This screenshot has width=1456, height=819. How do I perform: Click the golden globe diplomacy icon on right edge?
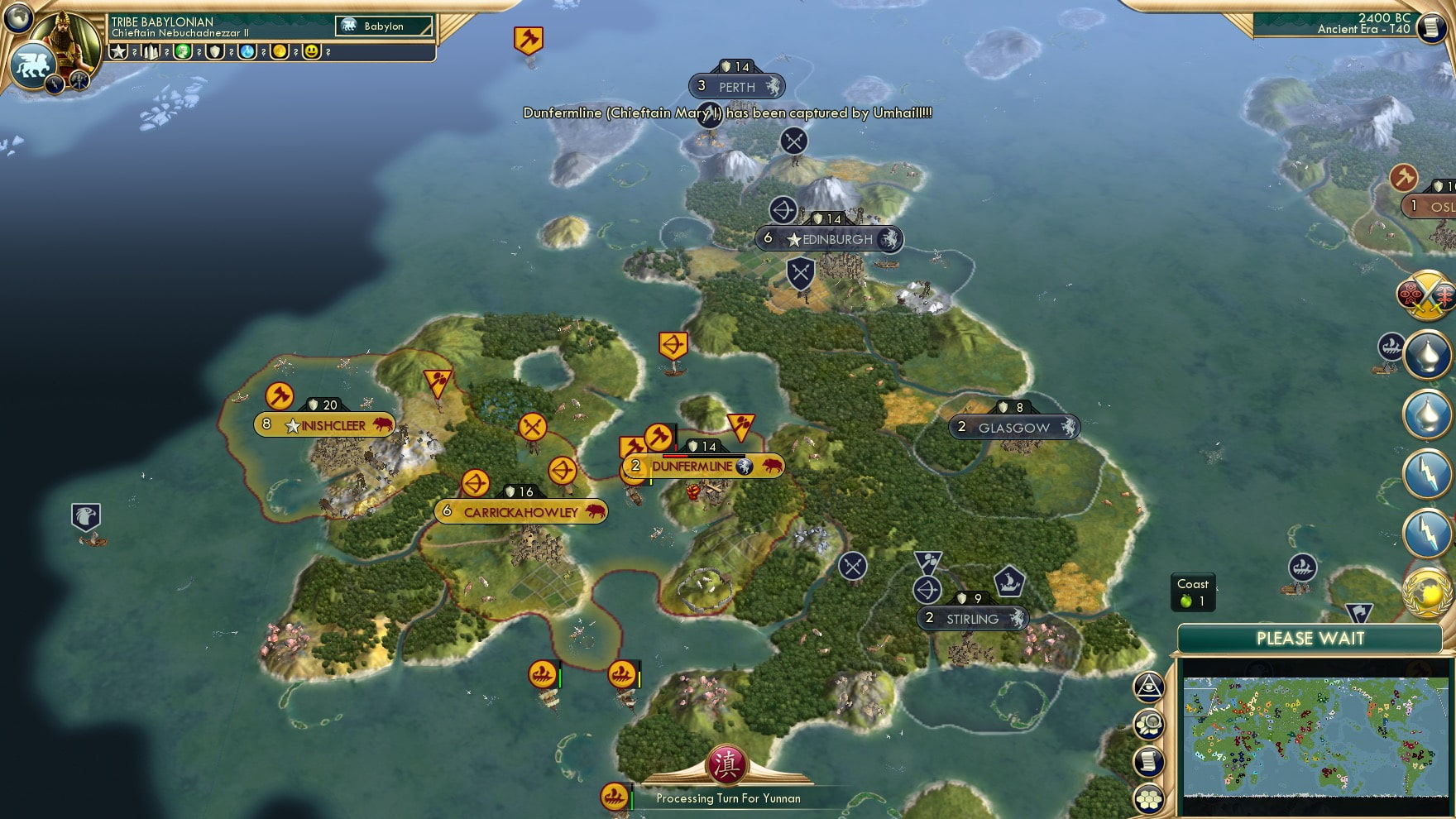pos(1427,589)
